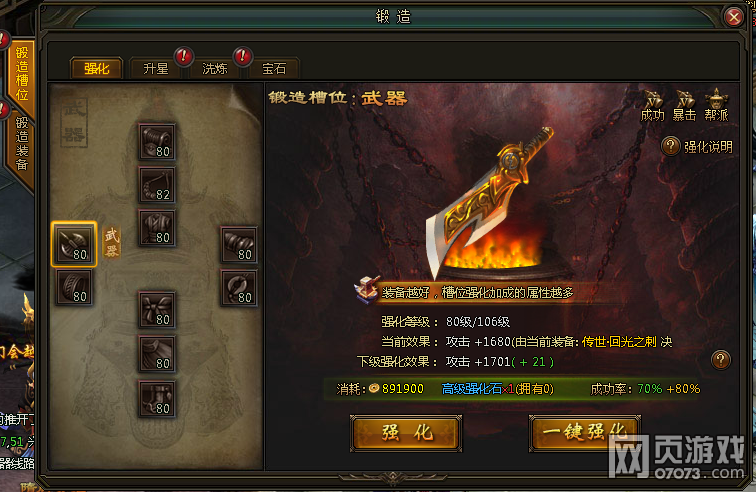Switch to the 升星 tab

point(155,68)
